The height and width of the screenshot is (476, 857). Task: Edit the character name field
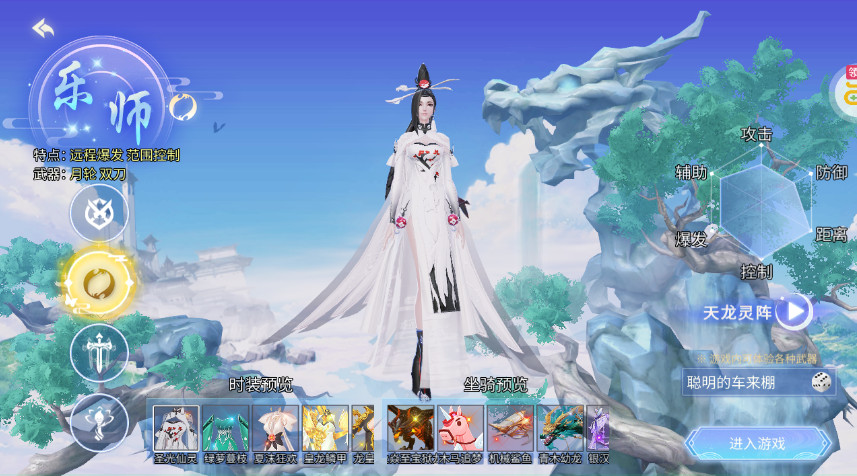[743, 381]
